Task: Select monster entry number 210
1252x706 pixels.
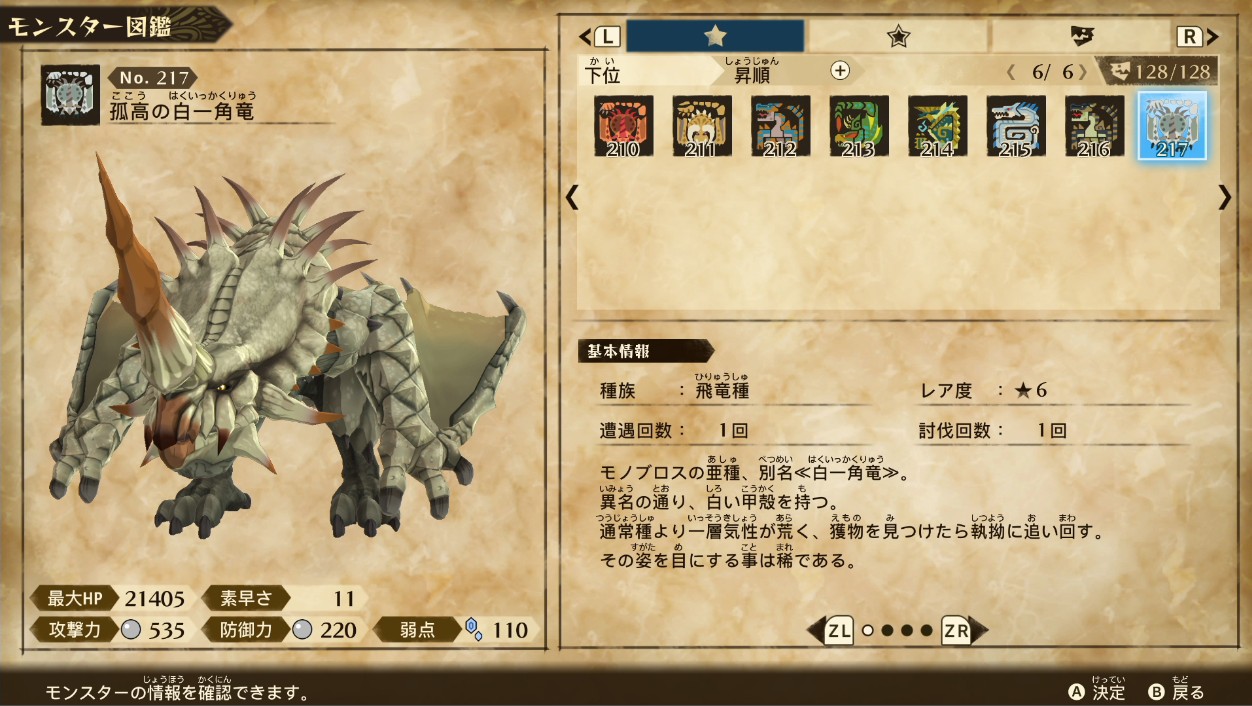Action: [624, 126]
